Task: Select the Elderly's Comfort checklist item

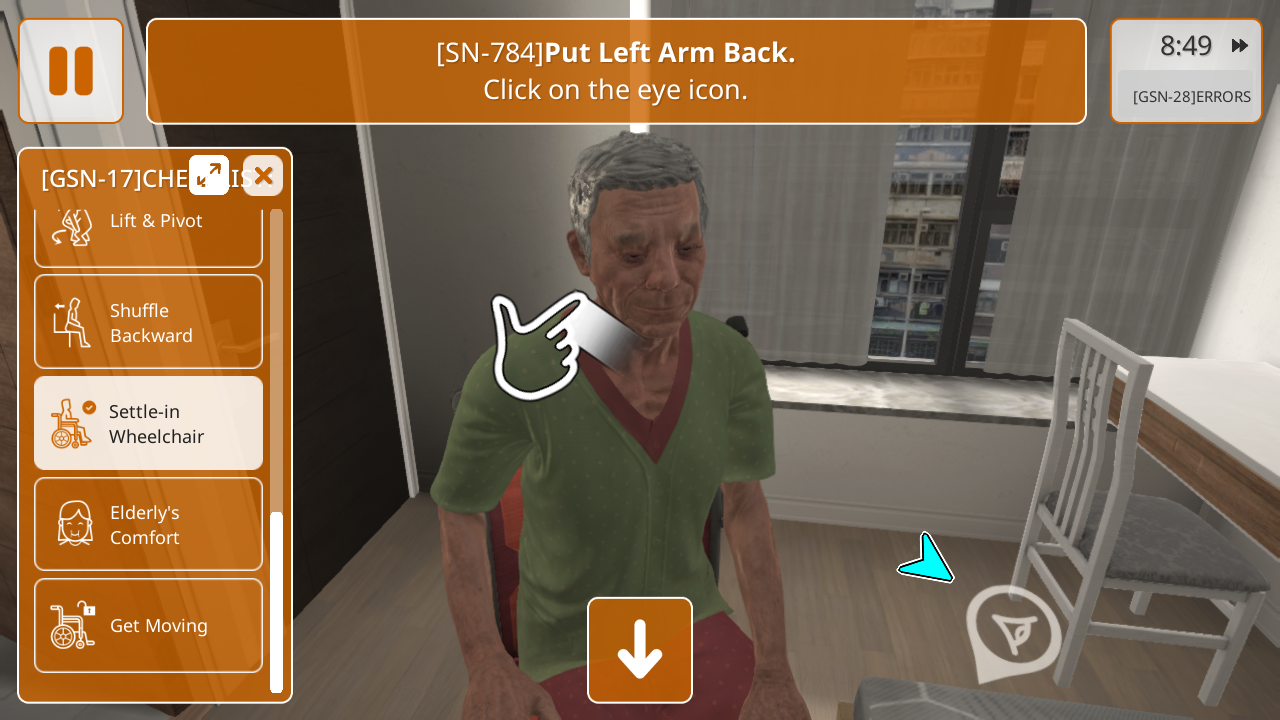Action: [x=148, y=524]
